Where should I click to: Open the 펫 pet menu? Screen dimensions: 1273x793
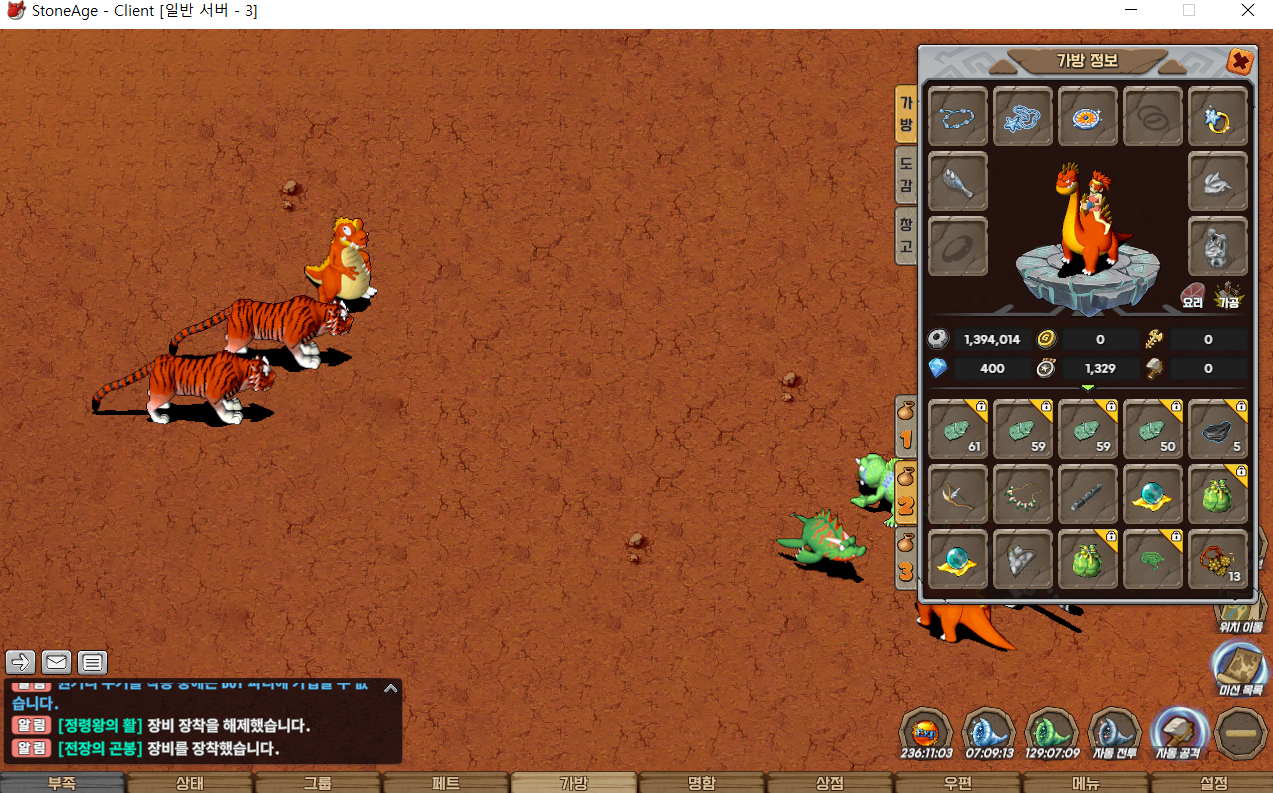coord(446,783)
